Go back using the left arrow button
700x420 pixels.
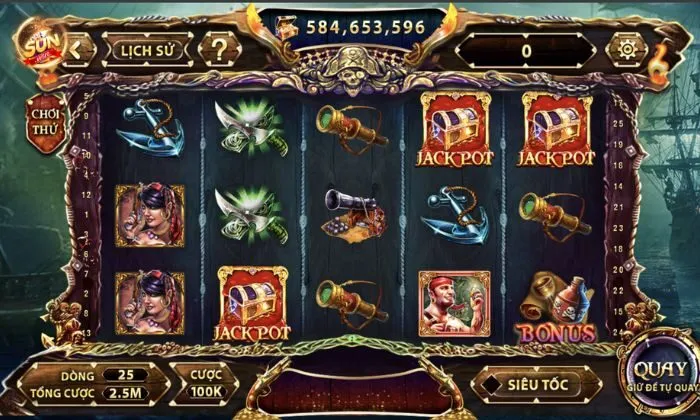[x=79, y=49]
